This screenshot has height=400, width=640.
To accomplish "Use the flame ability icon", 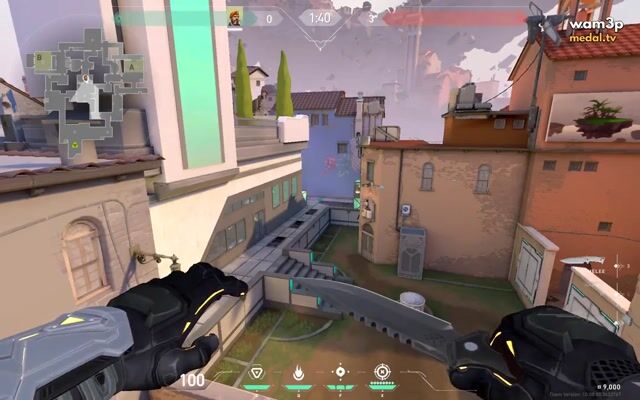I will (297, 373).
